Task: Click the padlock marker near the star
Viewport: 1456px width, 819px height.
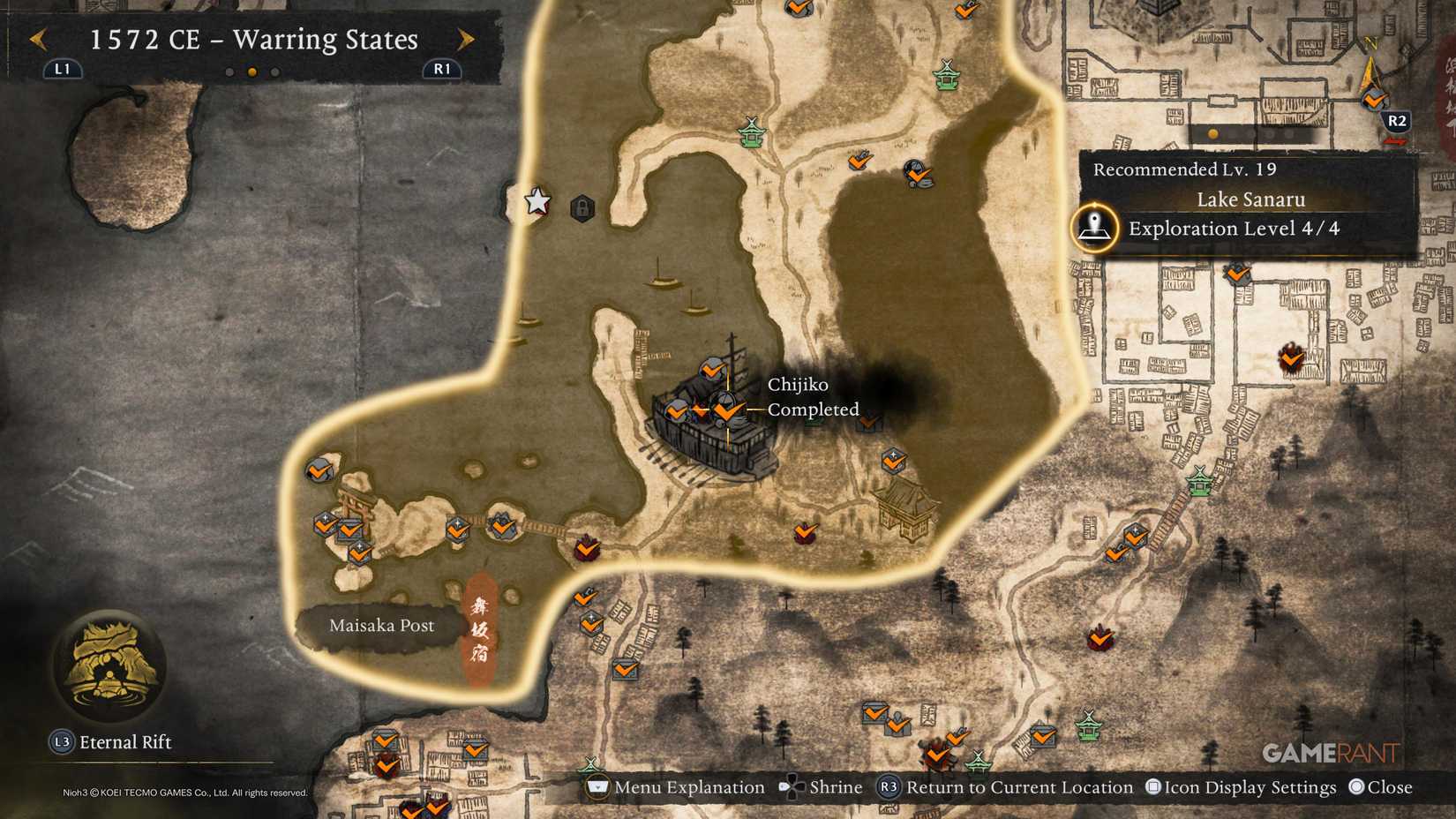Action: (x=582, y=206)
